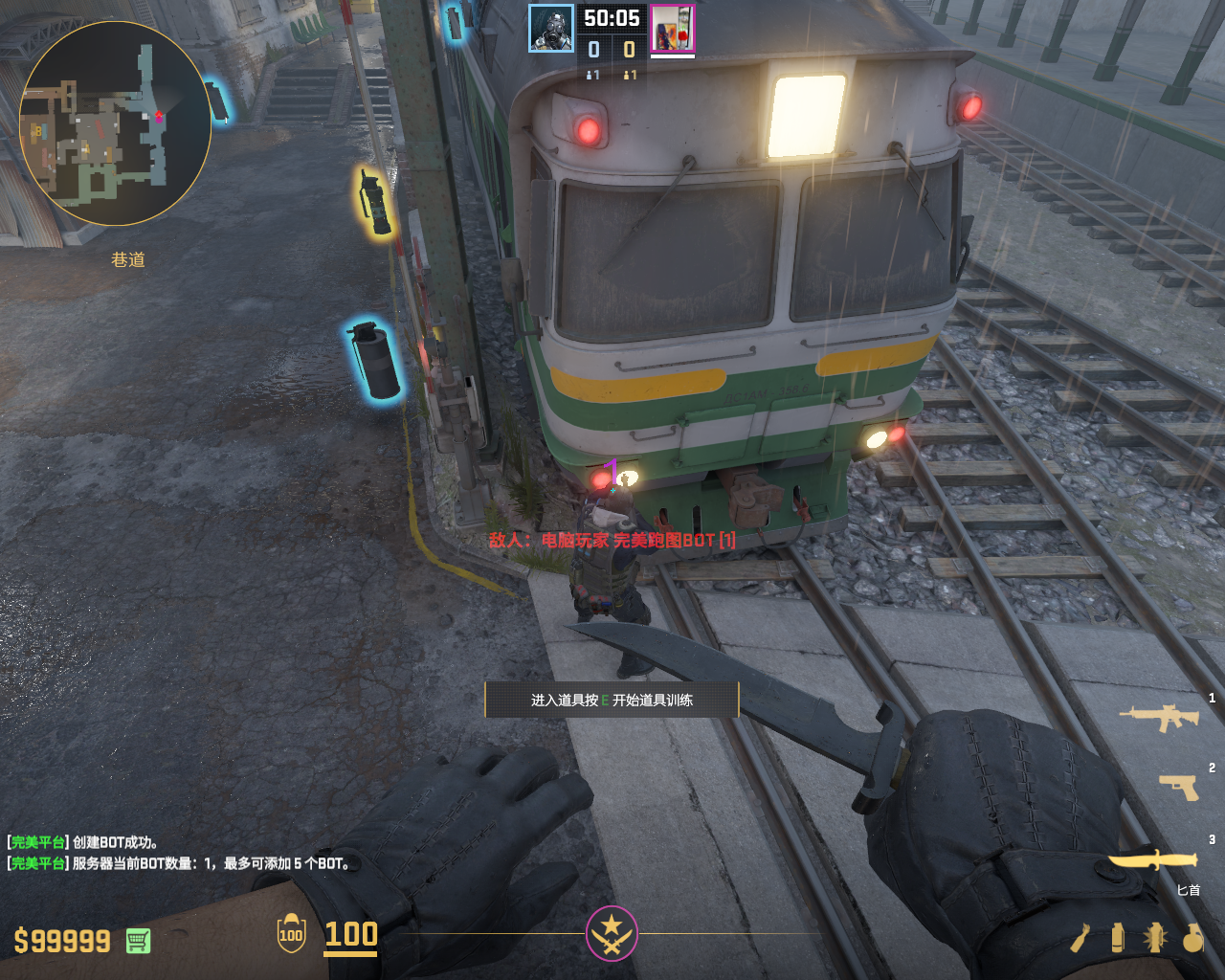Open the green shopping cart buy menu
The width and height of the screenshot is (1225, 980).
click(x=138, y=941)
